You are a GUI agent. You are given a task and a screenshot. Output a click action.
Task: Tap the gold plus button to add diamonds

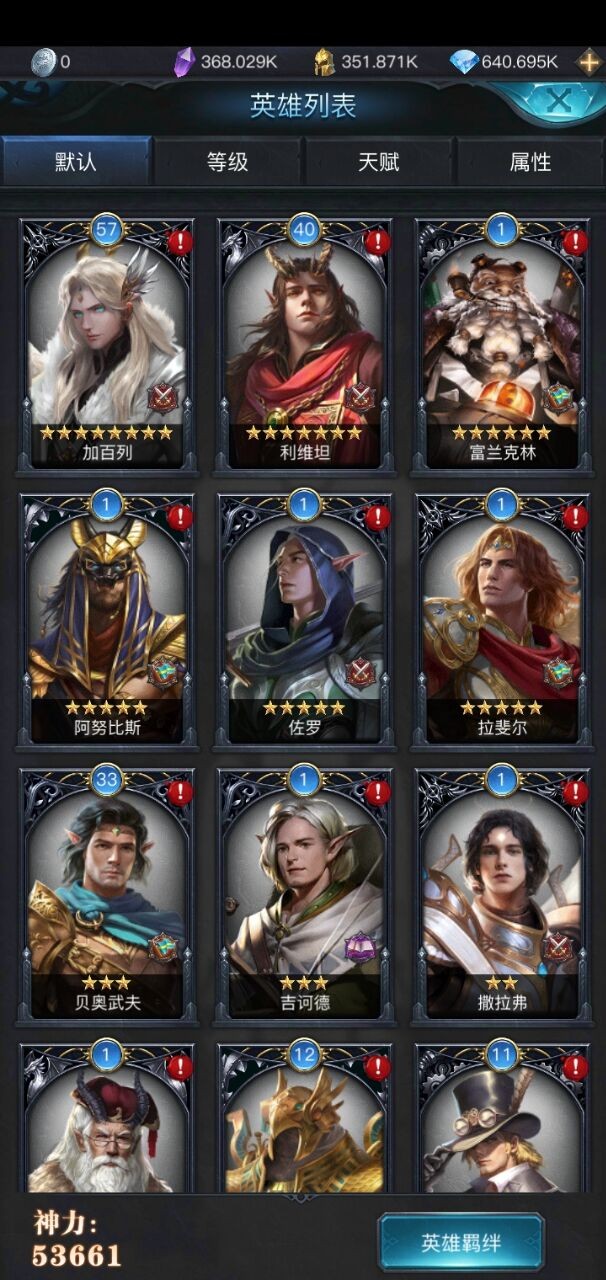tap(589, 62)
